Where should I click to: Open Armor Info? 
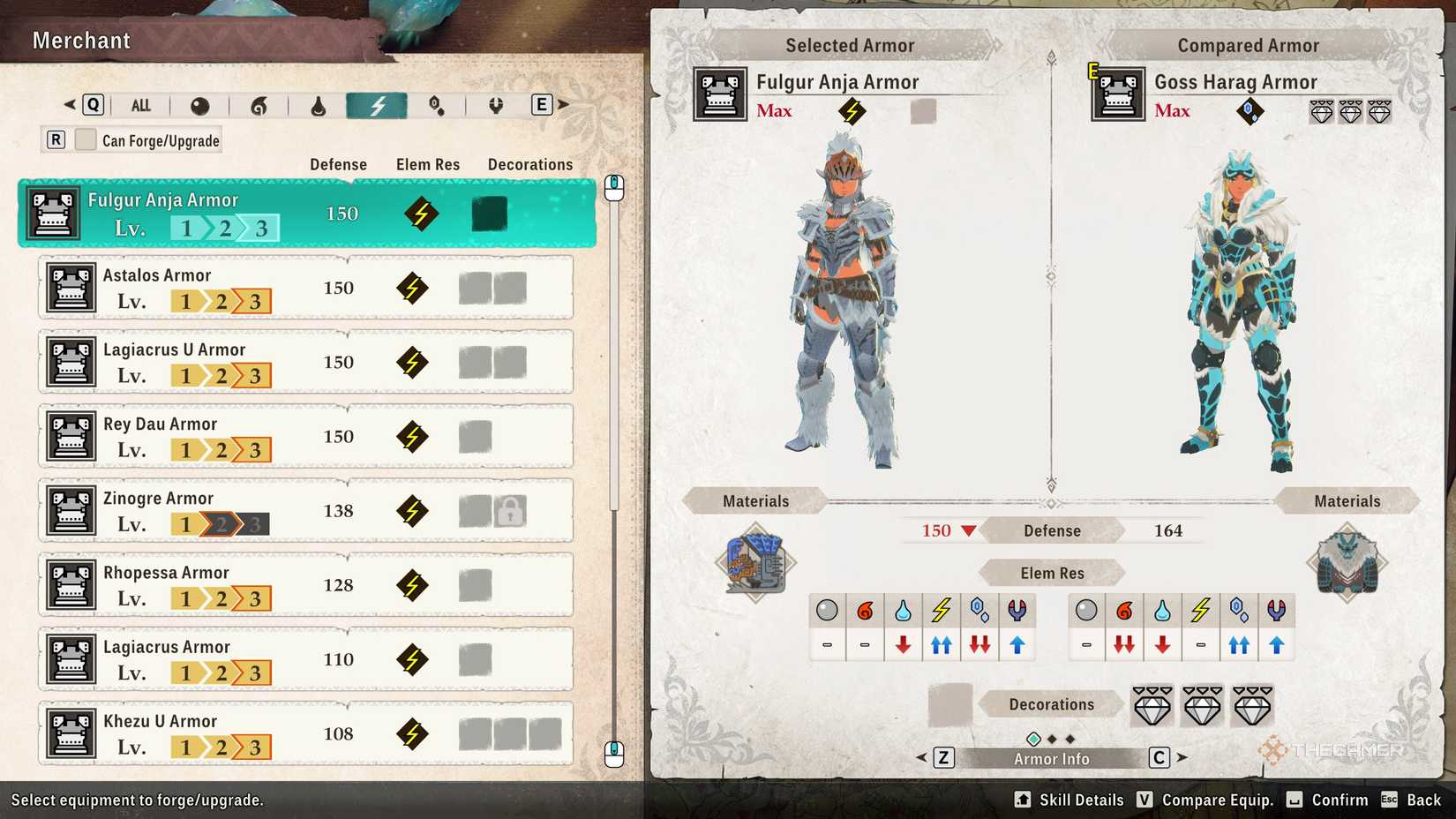tap(1050, 757)
